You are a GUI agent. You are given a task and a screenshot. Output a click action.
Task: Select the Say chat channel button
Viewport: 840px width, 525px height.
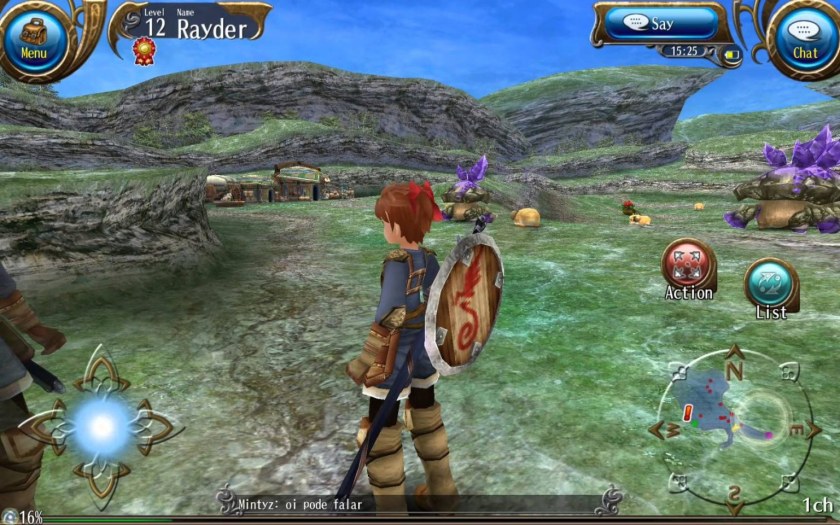point(661,24)
